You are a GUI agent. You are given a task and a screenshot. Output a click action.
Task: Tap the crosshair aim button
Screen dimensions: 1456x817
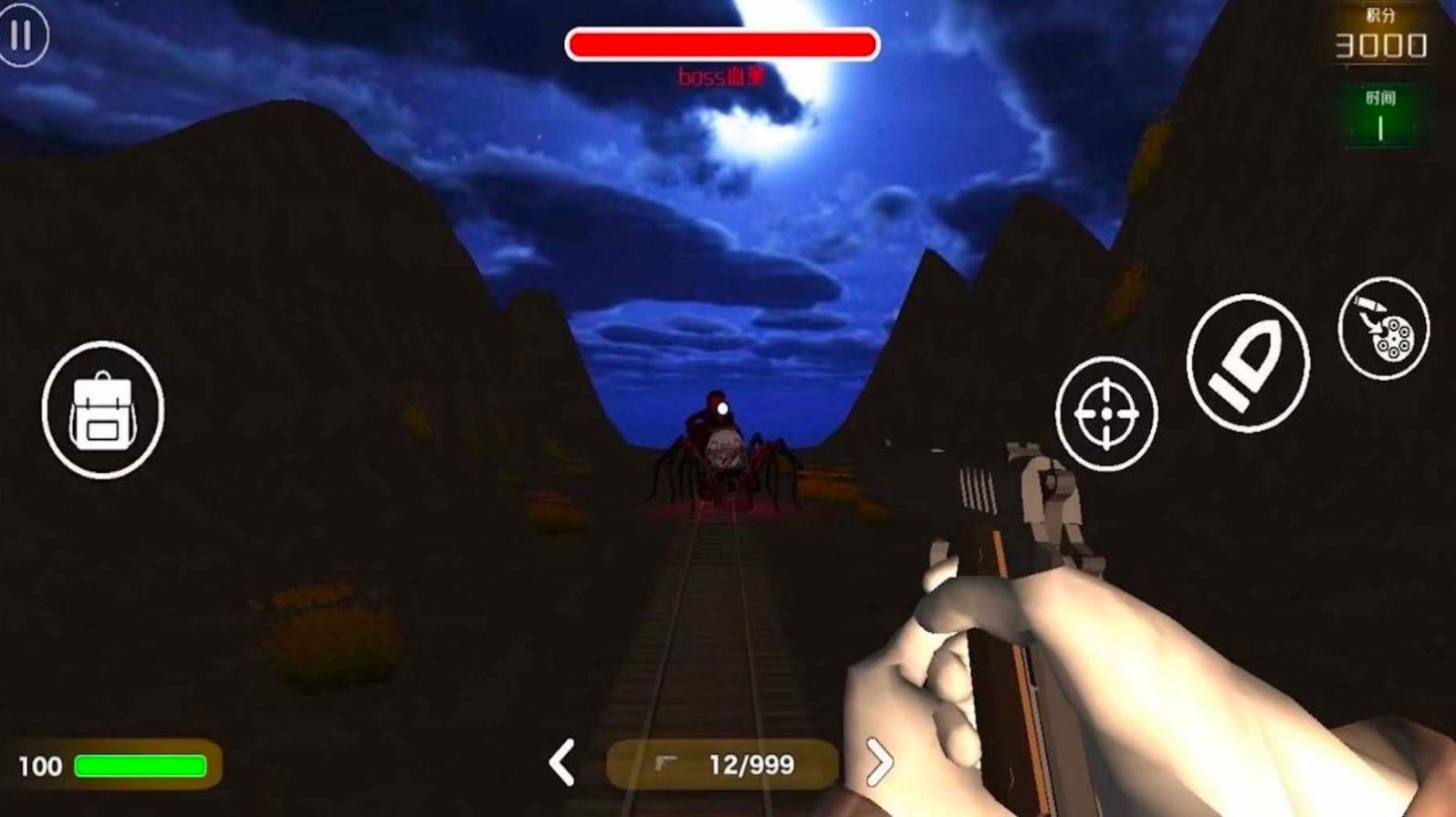click(1105, 414)
